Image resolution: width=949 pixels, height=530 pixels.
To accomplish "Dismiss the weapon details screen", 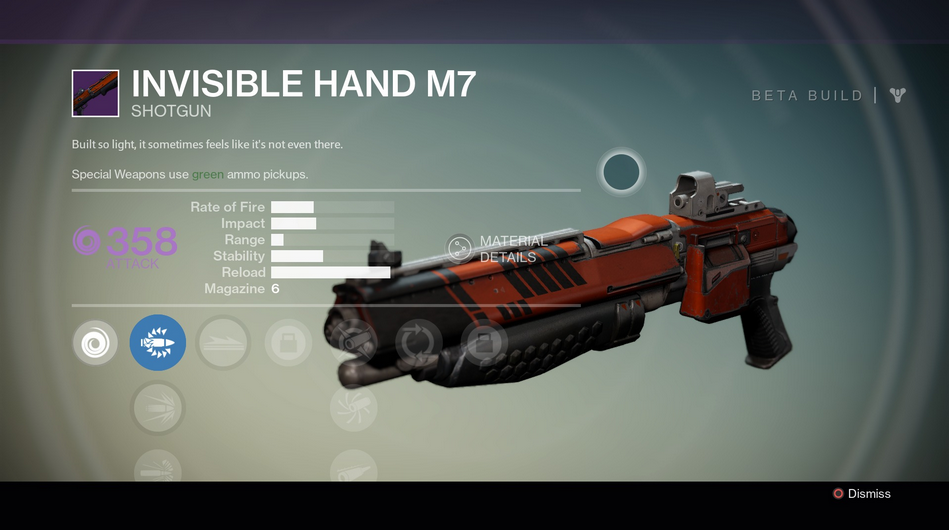I will (862, 494).
